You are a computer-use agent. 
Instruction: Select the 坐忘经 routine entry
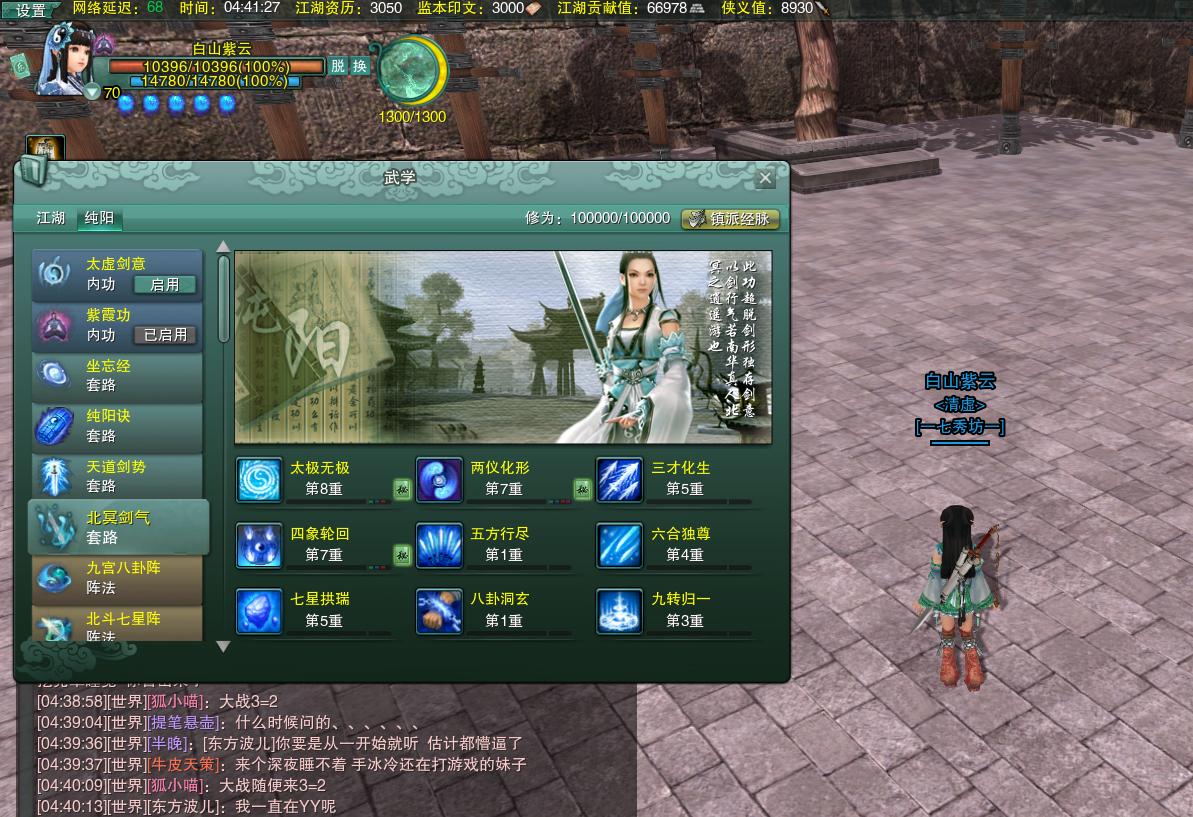coord(116,376)
